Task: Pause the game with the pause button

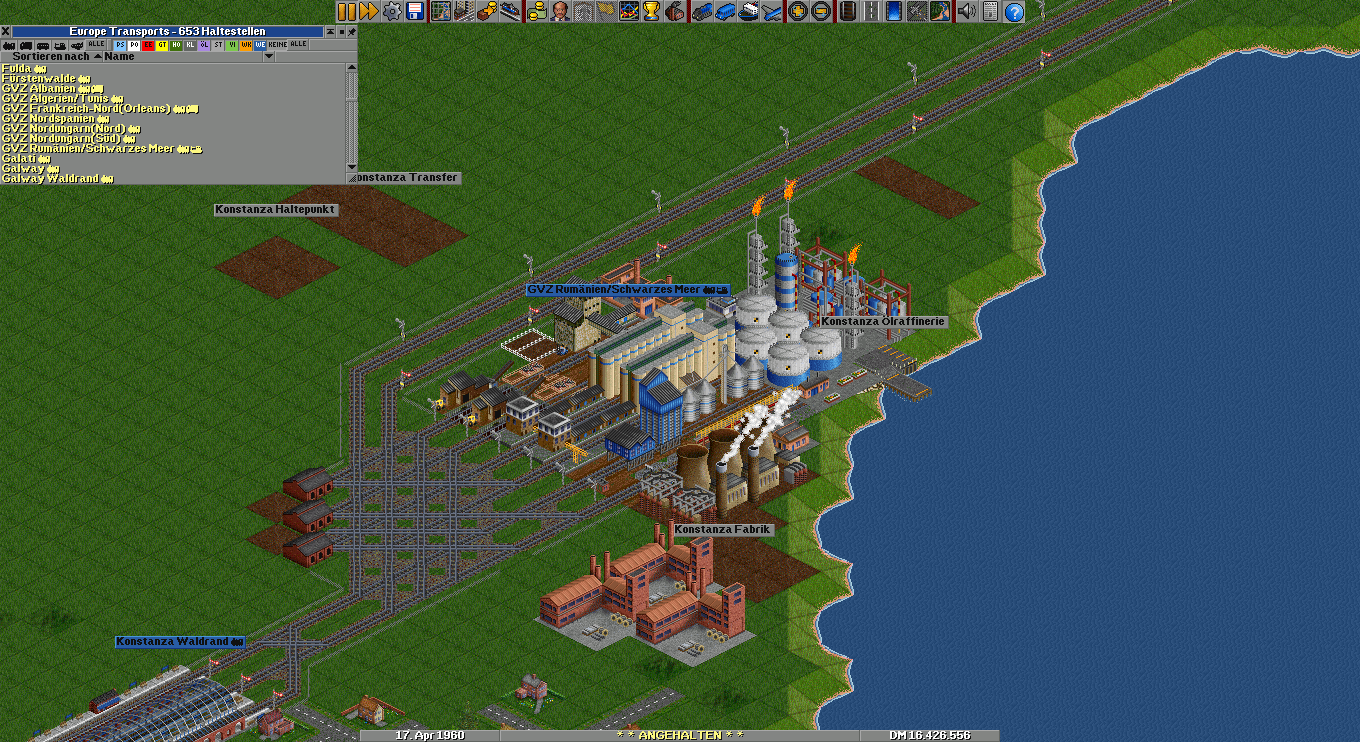Action: pyautogui.click(x=346, y=11)
